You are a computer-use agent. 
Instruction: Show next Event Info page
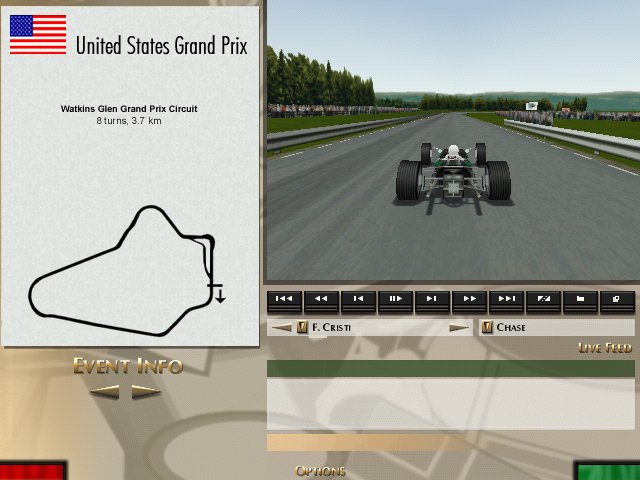146,392
